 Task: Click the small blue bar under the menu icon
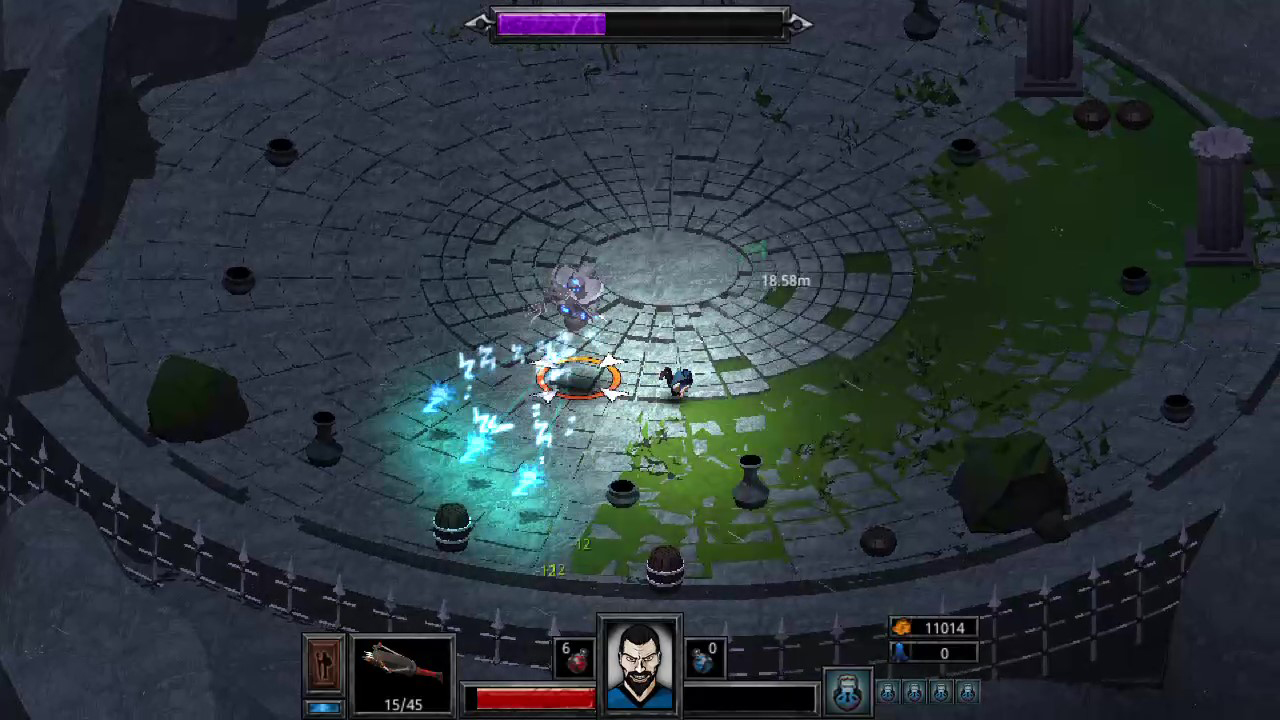323,706
